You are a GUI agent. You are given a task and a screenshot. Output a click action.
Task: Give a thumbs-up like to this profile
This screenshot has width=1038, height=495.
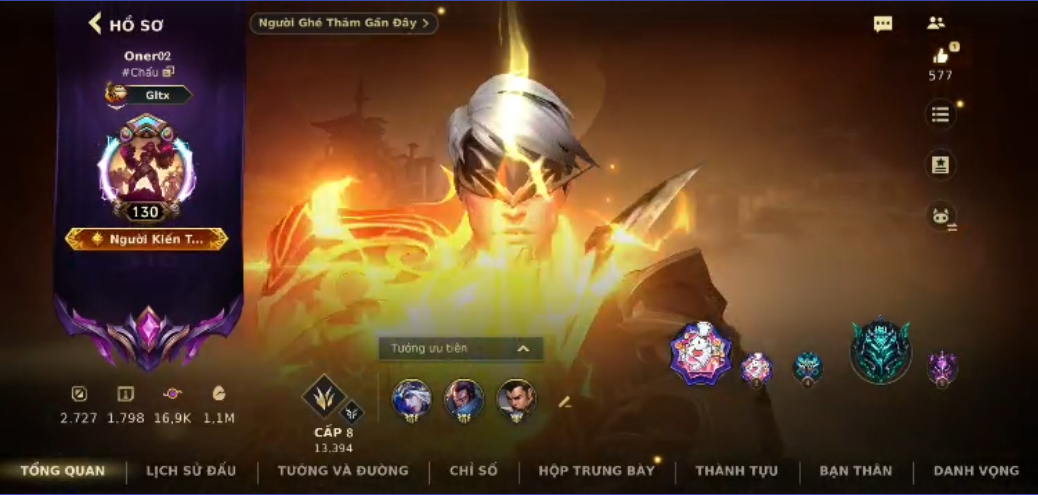tap(940, 57)
